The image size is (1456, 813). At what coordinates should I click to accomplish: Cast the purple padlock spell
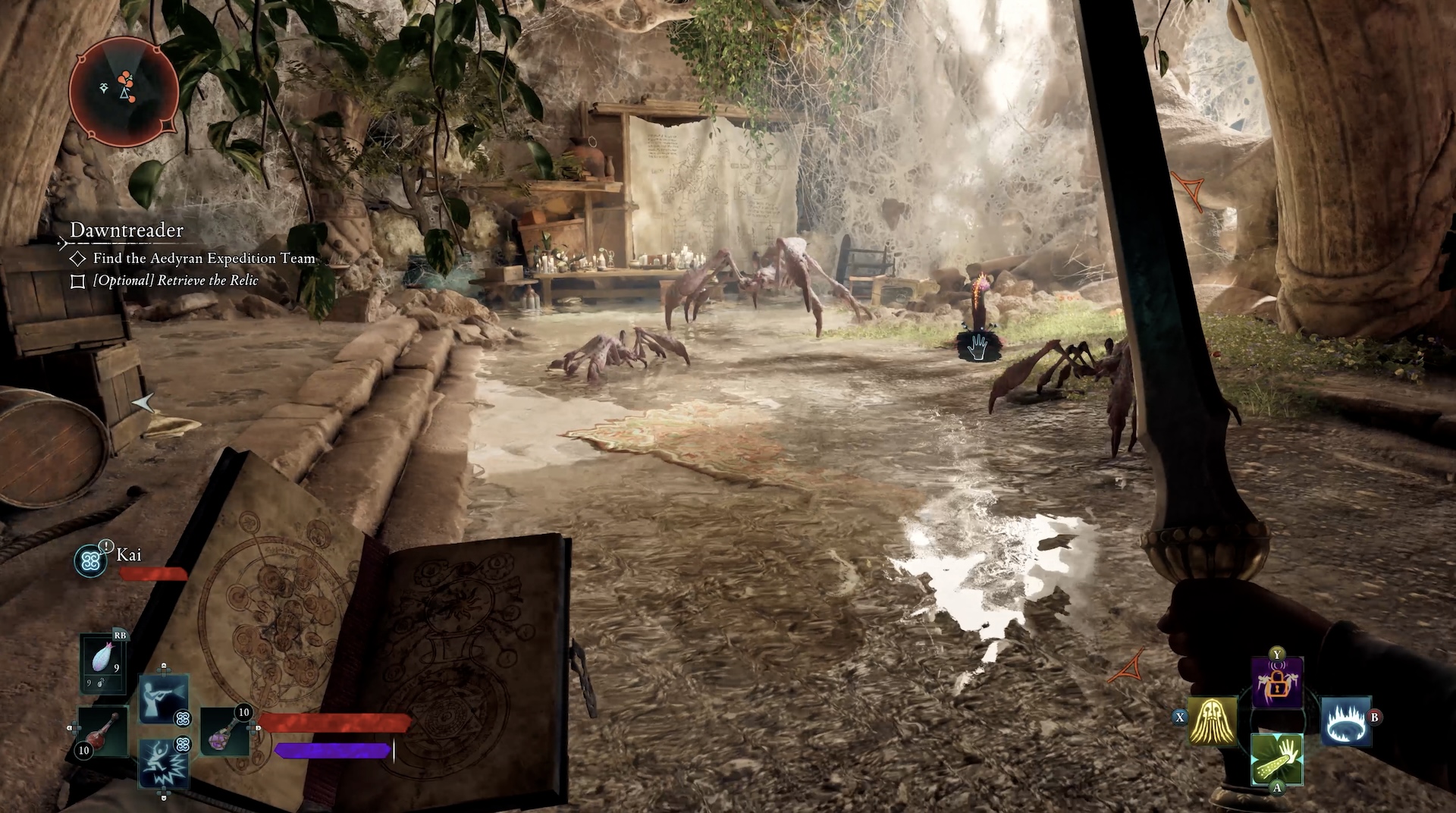click(1277, 682)
